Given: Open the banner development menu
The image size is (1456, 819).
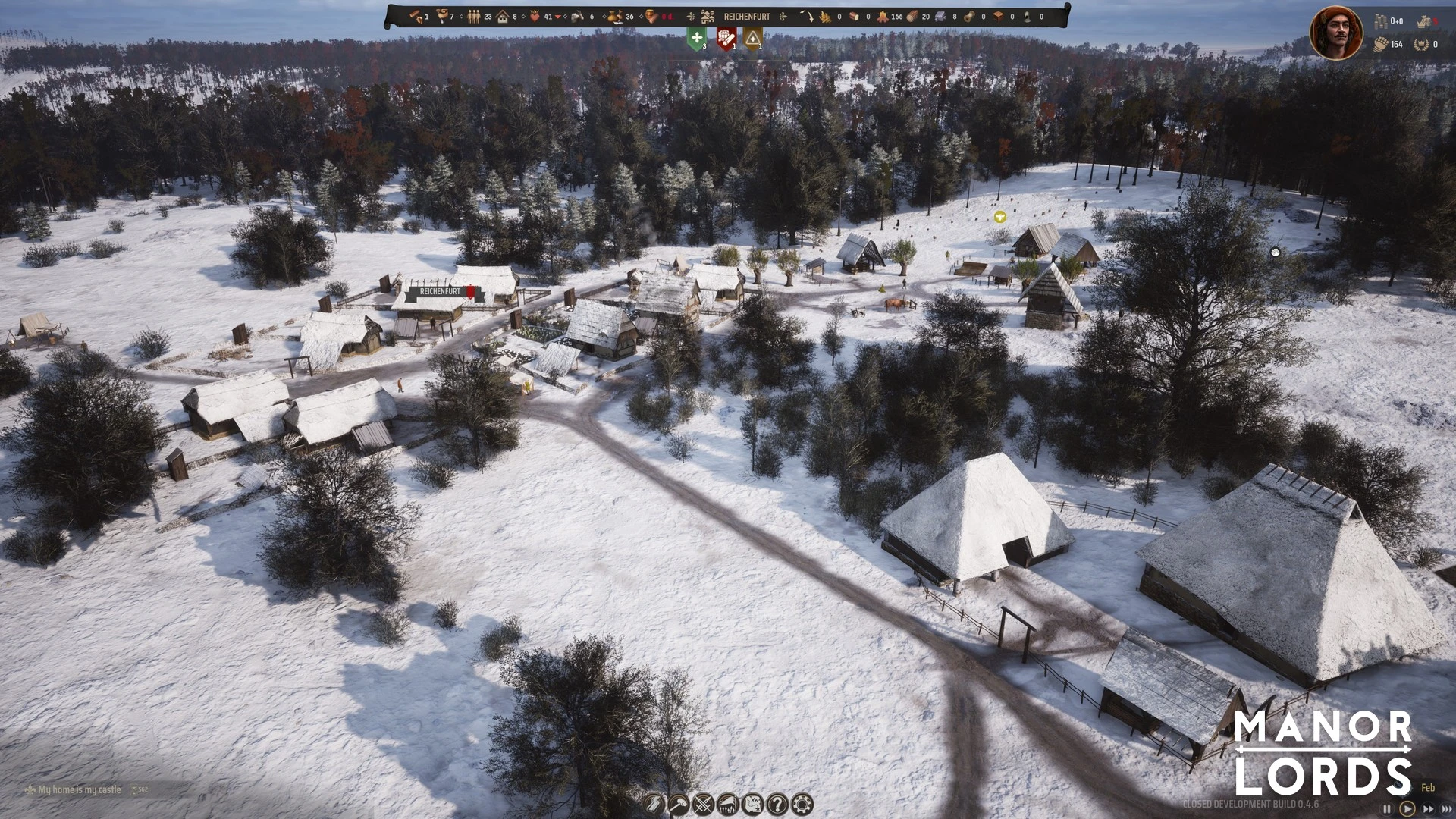Looking at the screenshot, I should coord(728,804).
